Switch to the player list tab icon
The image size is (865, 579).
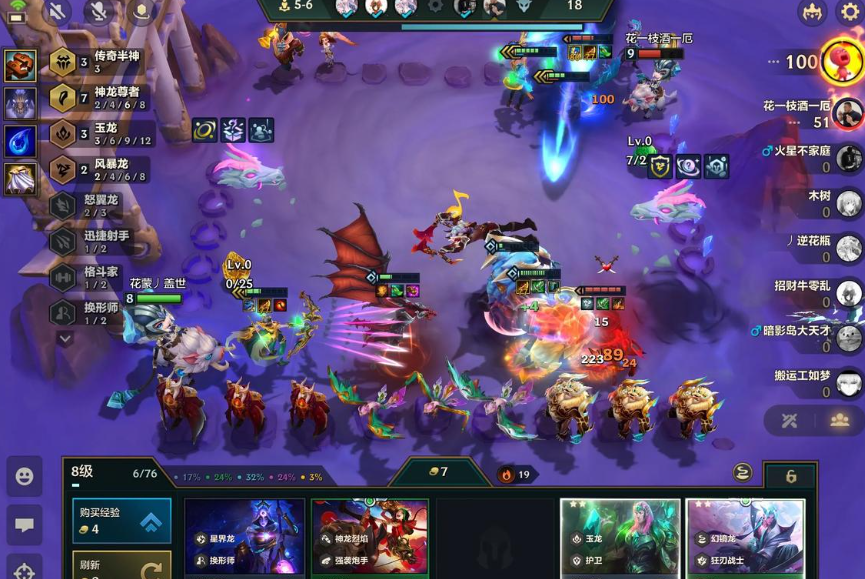click(839, 420)
